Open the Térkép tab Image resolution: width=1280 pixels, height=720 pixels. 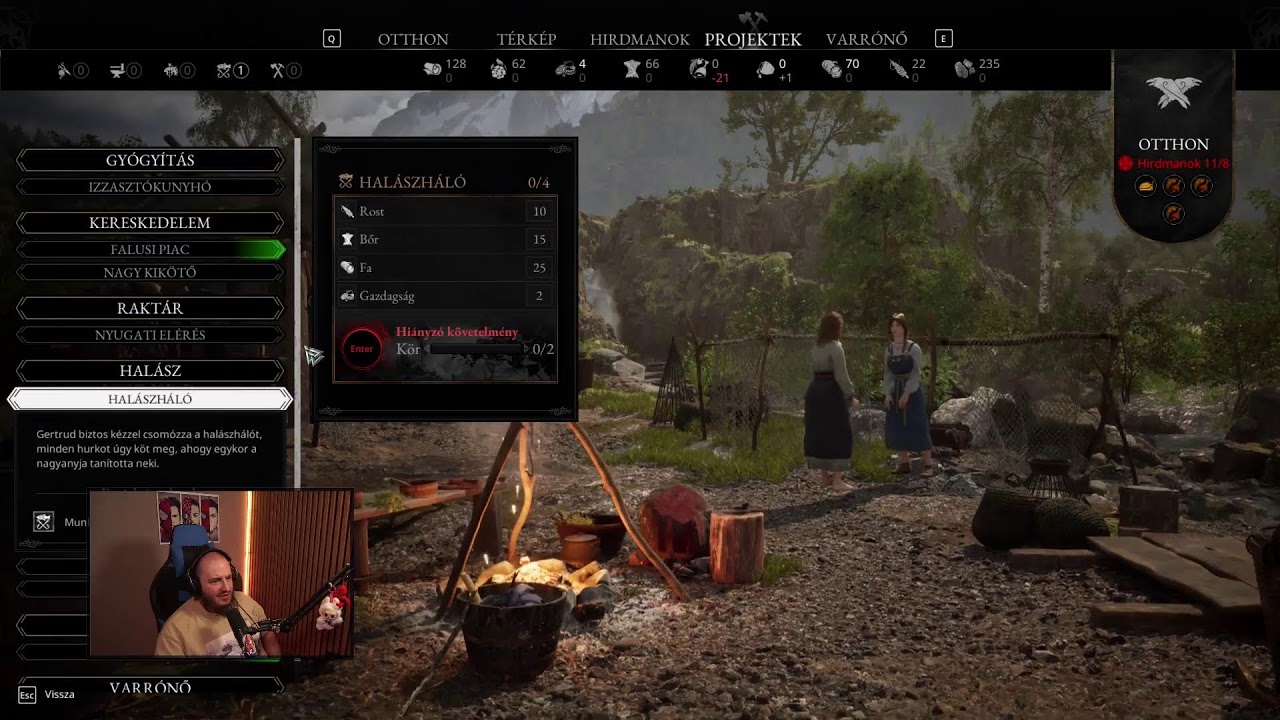526,40
